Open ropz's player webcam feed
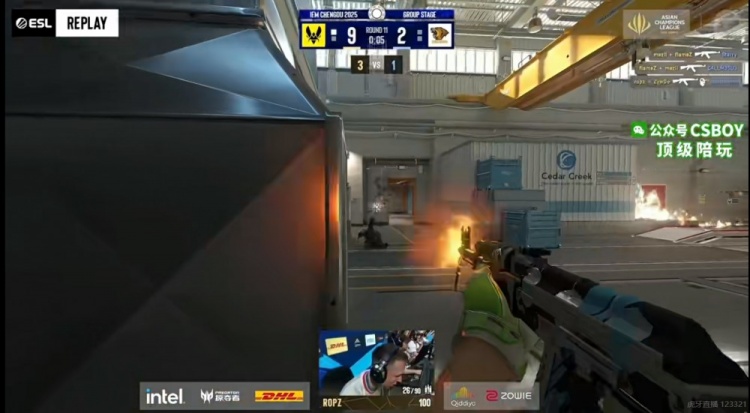Viewport: 750px width, 413px height. [x=376, y=361]
